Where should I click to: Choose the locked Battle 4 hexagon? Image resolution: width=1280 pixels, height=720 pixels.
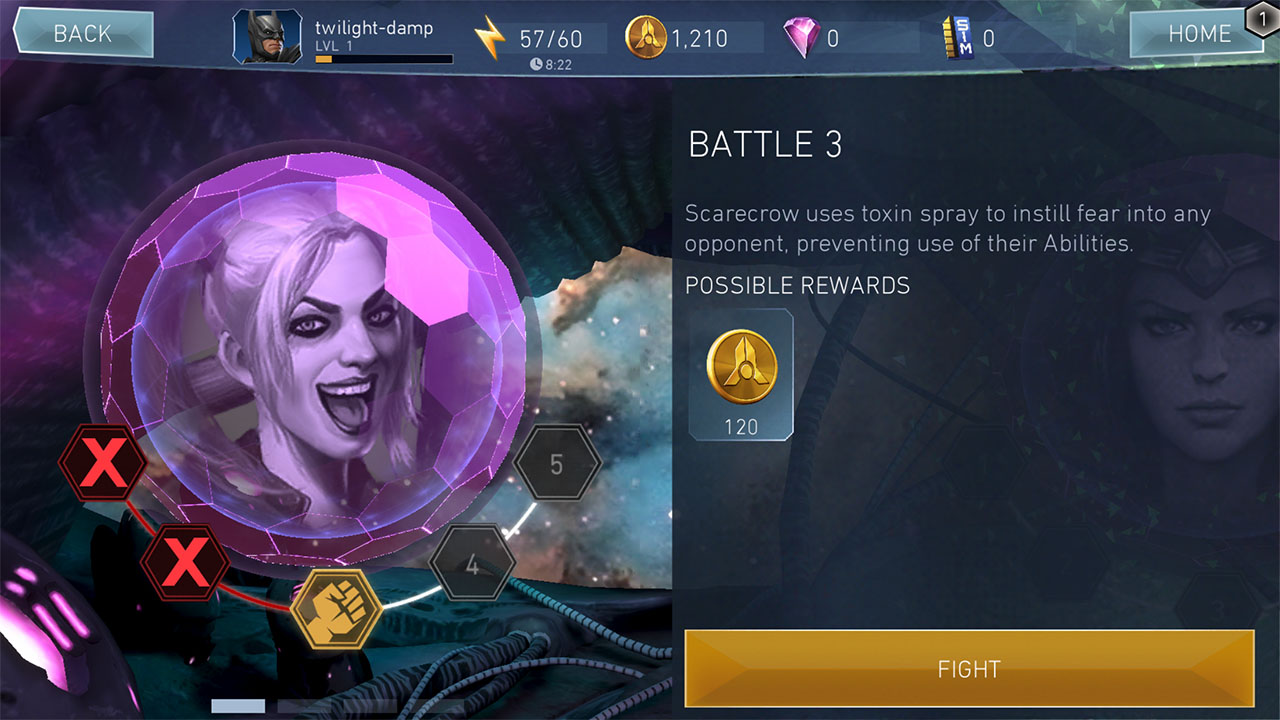(472, 564)
